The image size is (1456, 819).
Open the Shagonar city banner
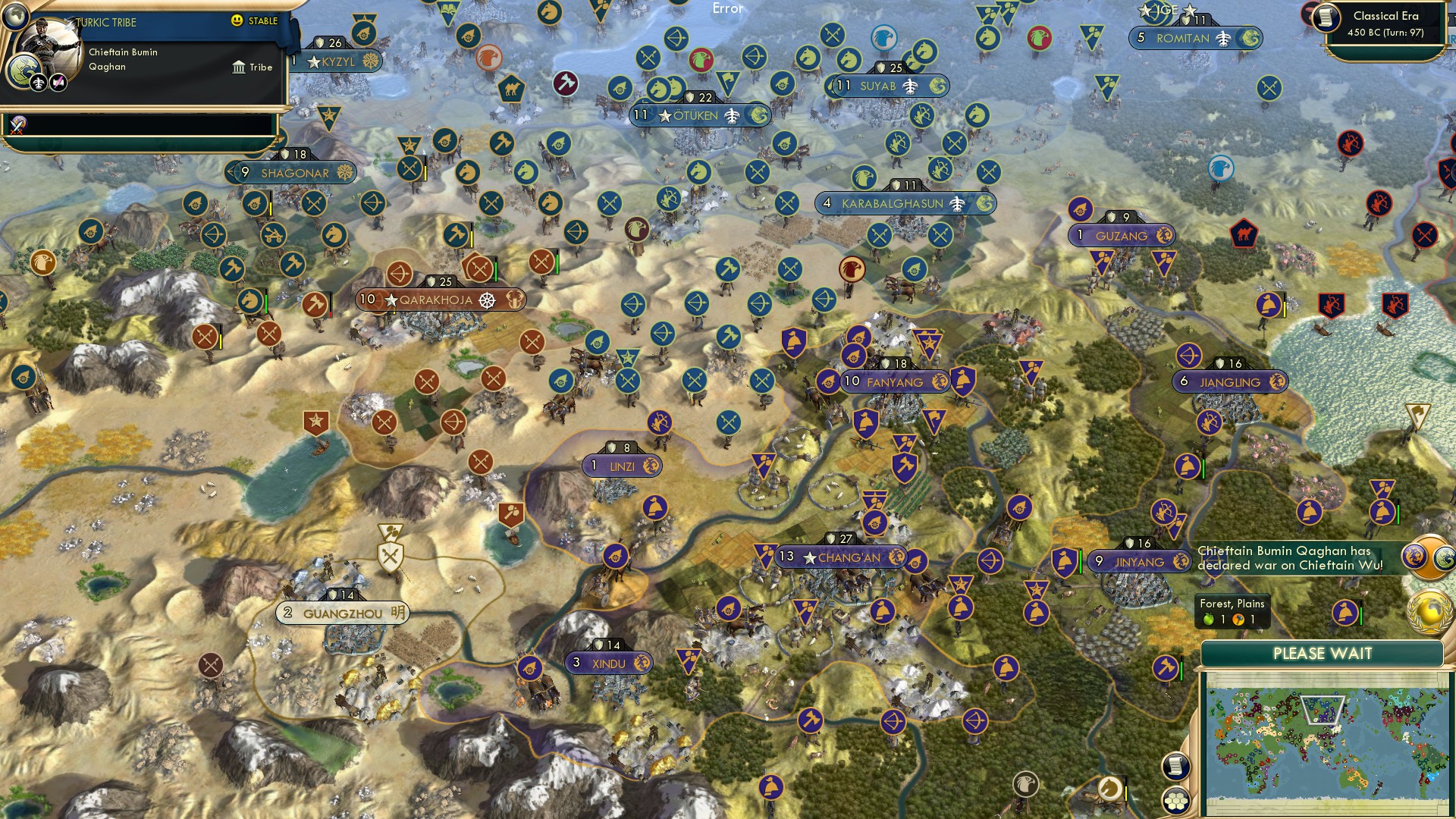(295, 173)
